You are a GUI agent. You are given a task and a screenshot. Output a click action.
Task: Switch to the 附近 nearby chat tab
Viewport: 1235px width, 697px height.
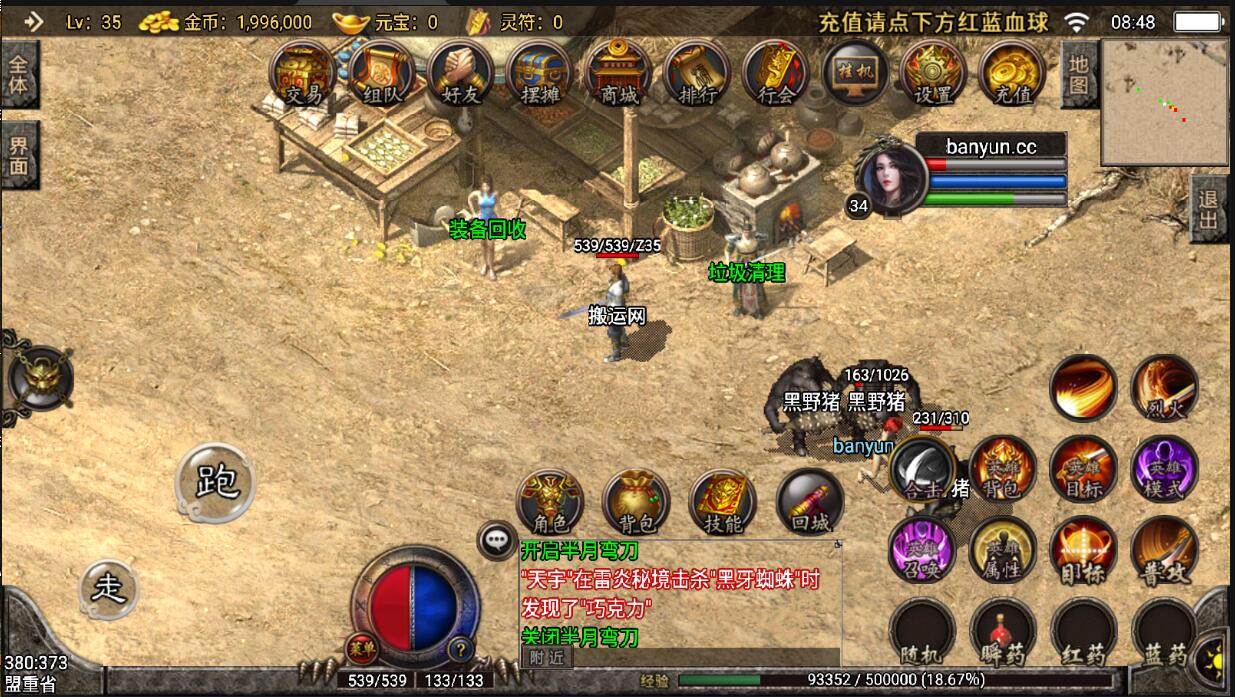pos(546,657)
